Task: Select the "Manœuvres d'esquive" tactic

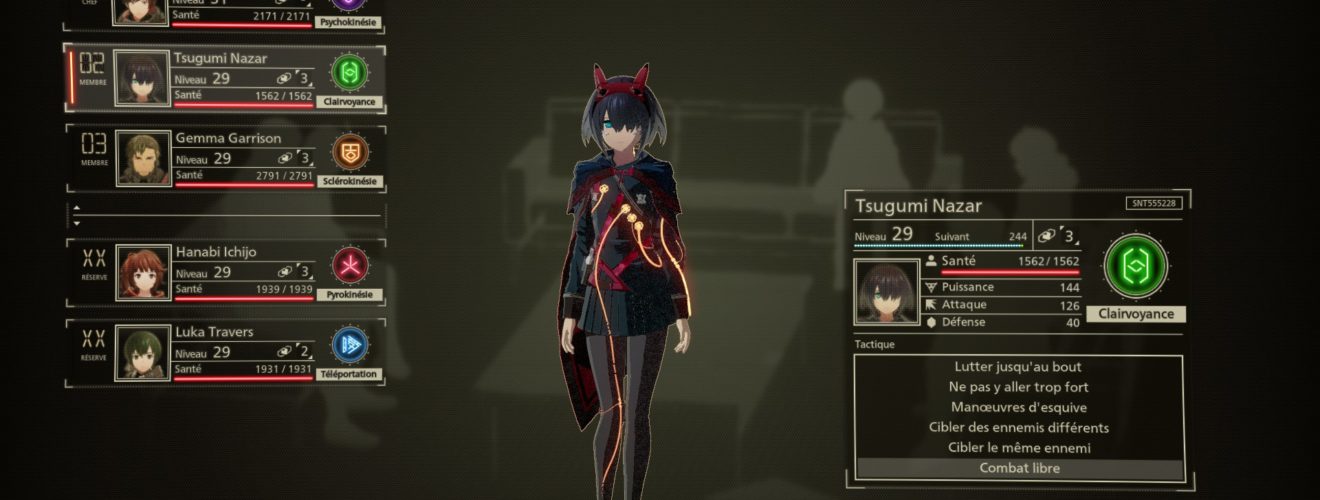Action: click(x=1018, y=408)
